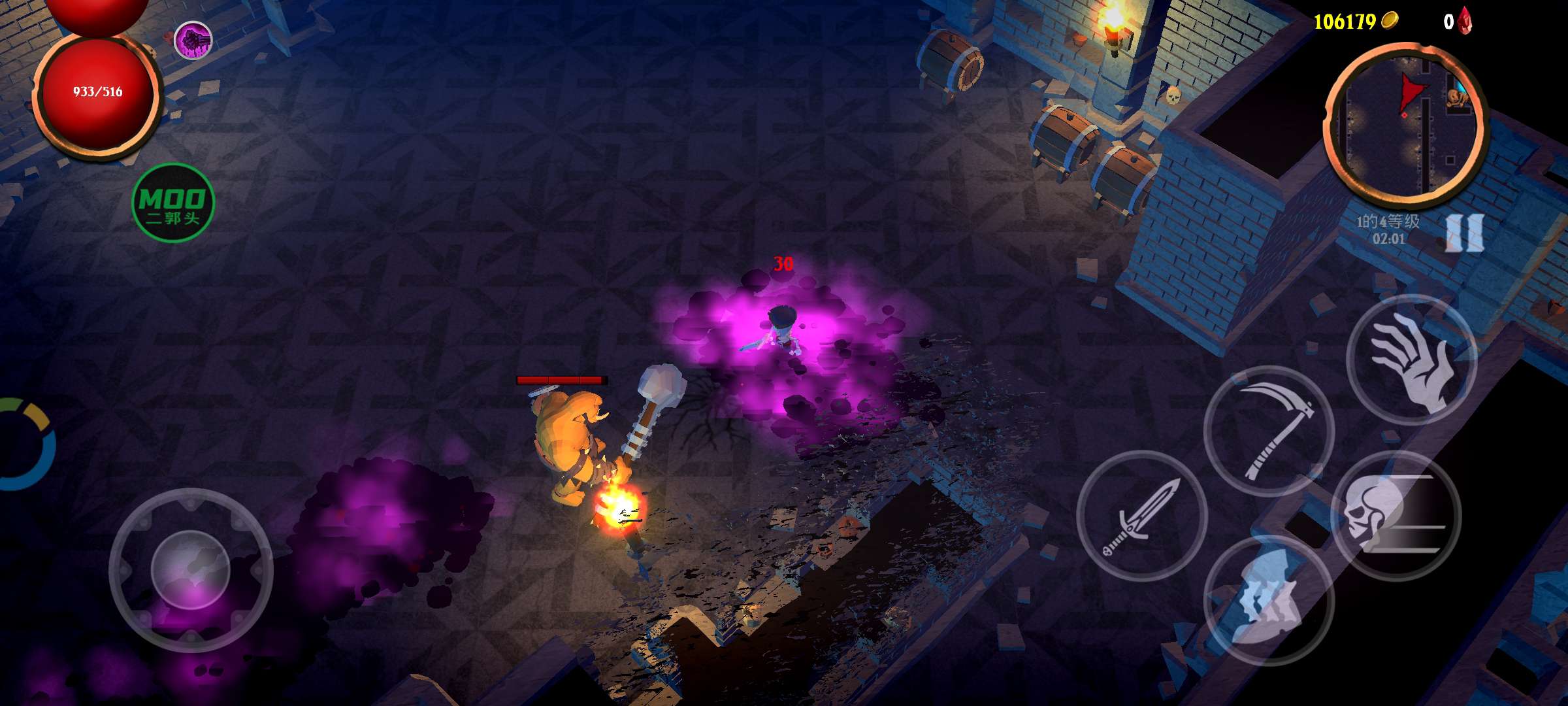1568x706 pixels.
Task: Activate the skeletal hand ability
Action: tap(1411, 360)
